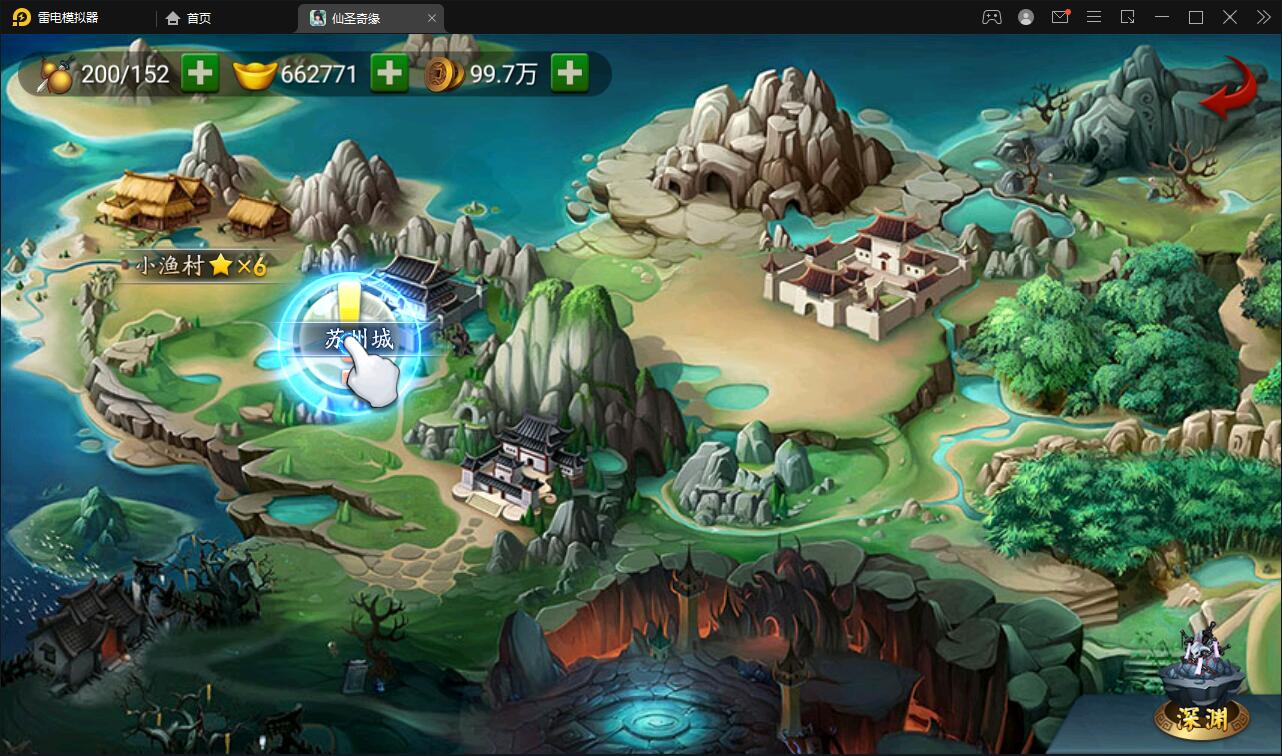Viewport: 1282px width, 756px height.
Task: Click the gourd stamina icon
Action: 57,73
